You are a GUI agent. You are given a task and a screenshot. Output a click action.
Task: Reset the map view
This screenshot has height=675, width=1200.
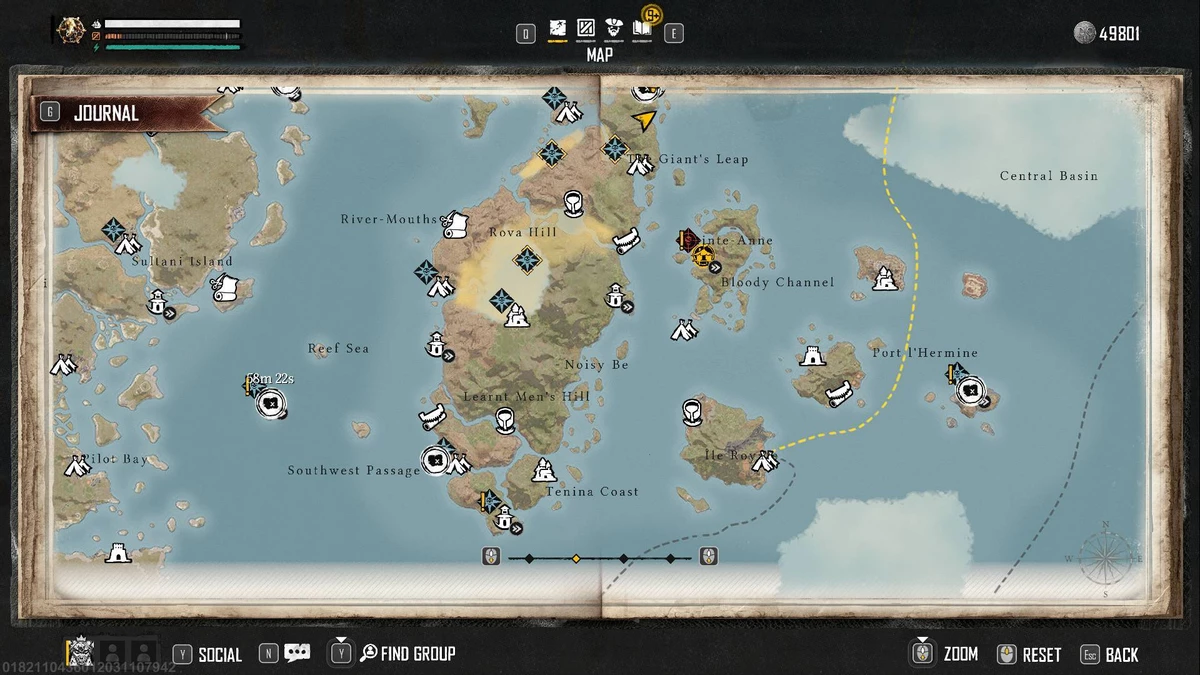click(1040, 655)
